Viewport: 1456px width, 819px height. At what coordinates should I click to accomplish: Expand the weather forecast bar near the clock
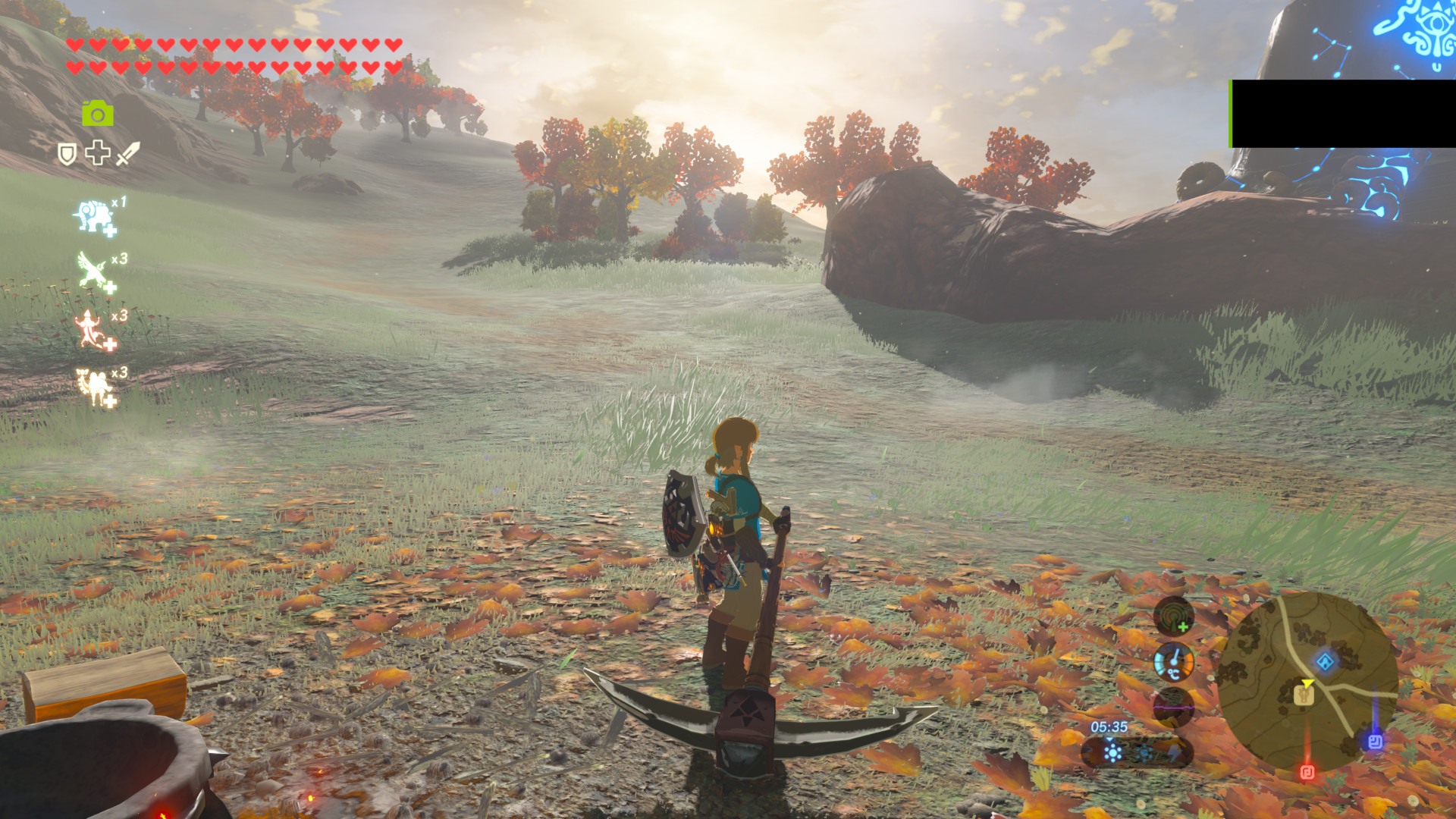tap(1137, 752)
